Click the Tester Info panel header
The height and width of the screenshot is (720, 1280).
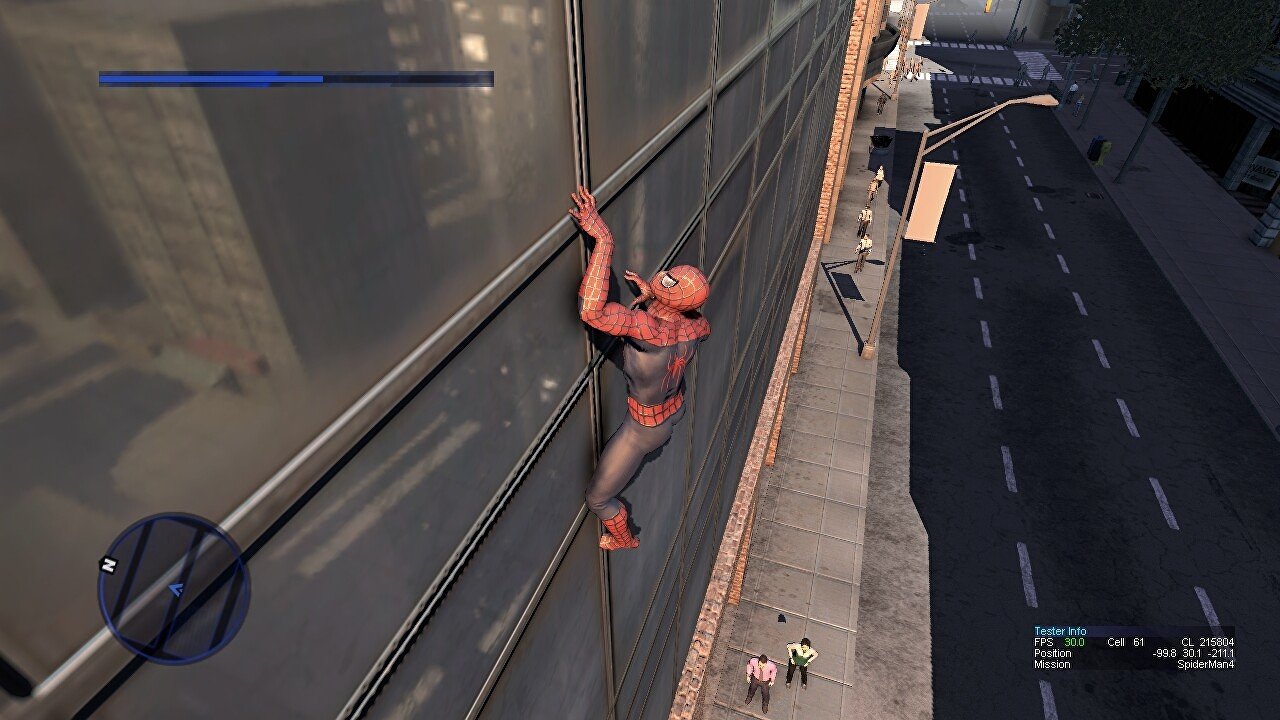[x=1060, y=631]
